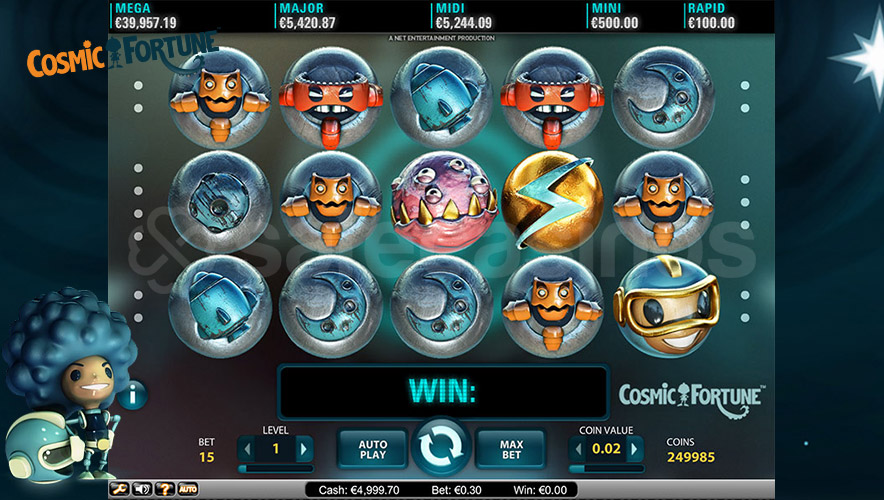
Task: Spin the reels with the circular arrows button
Action: (x=441, y=448)
